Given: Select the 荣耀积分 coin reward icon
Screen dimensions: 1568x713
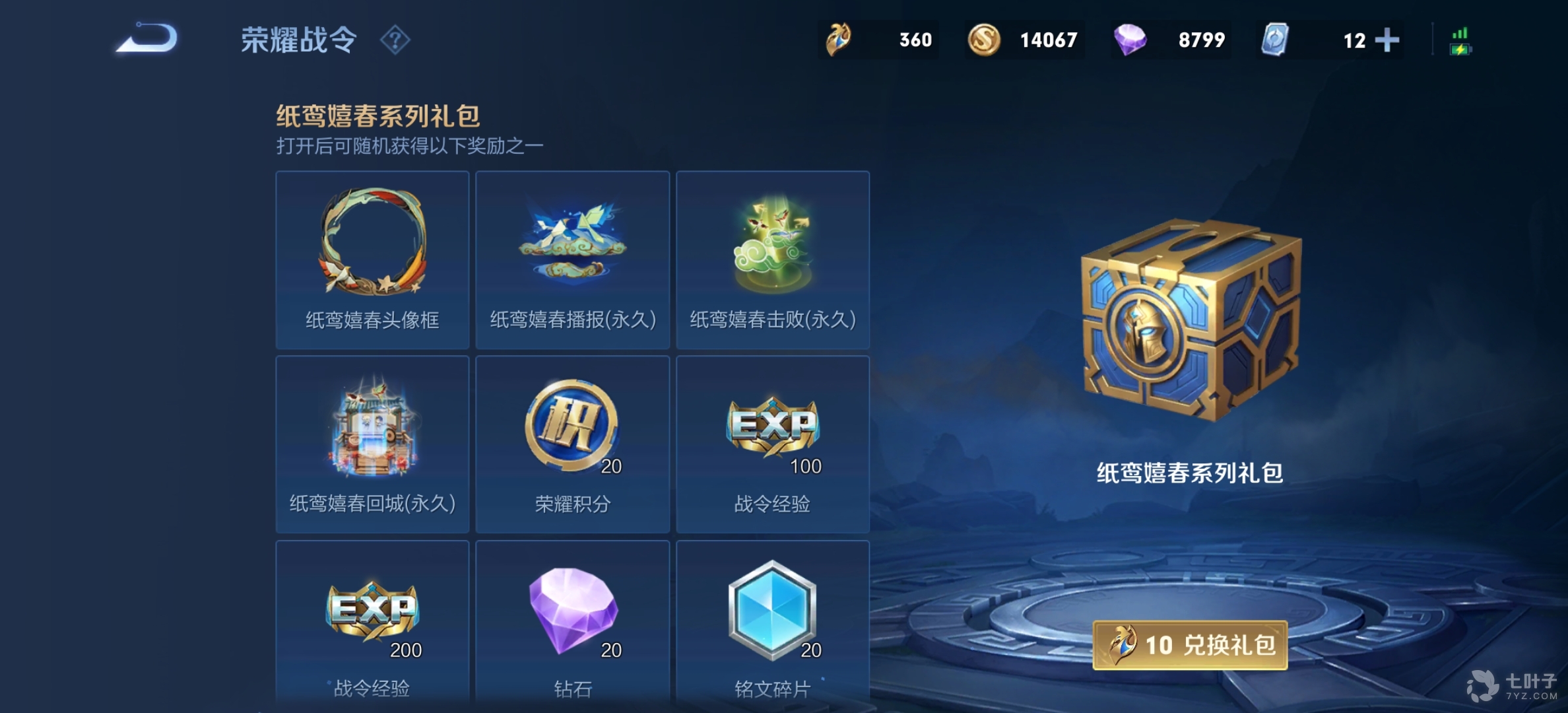Looking at the screenshot, I should (572, 426).
